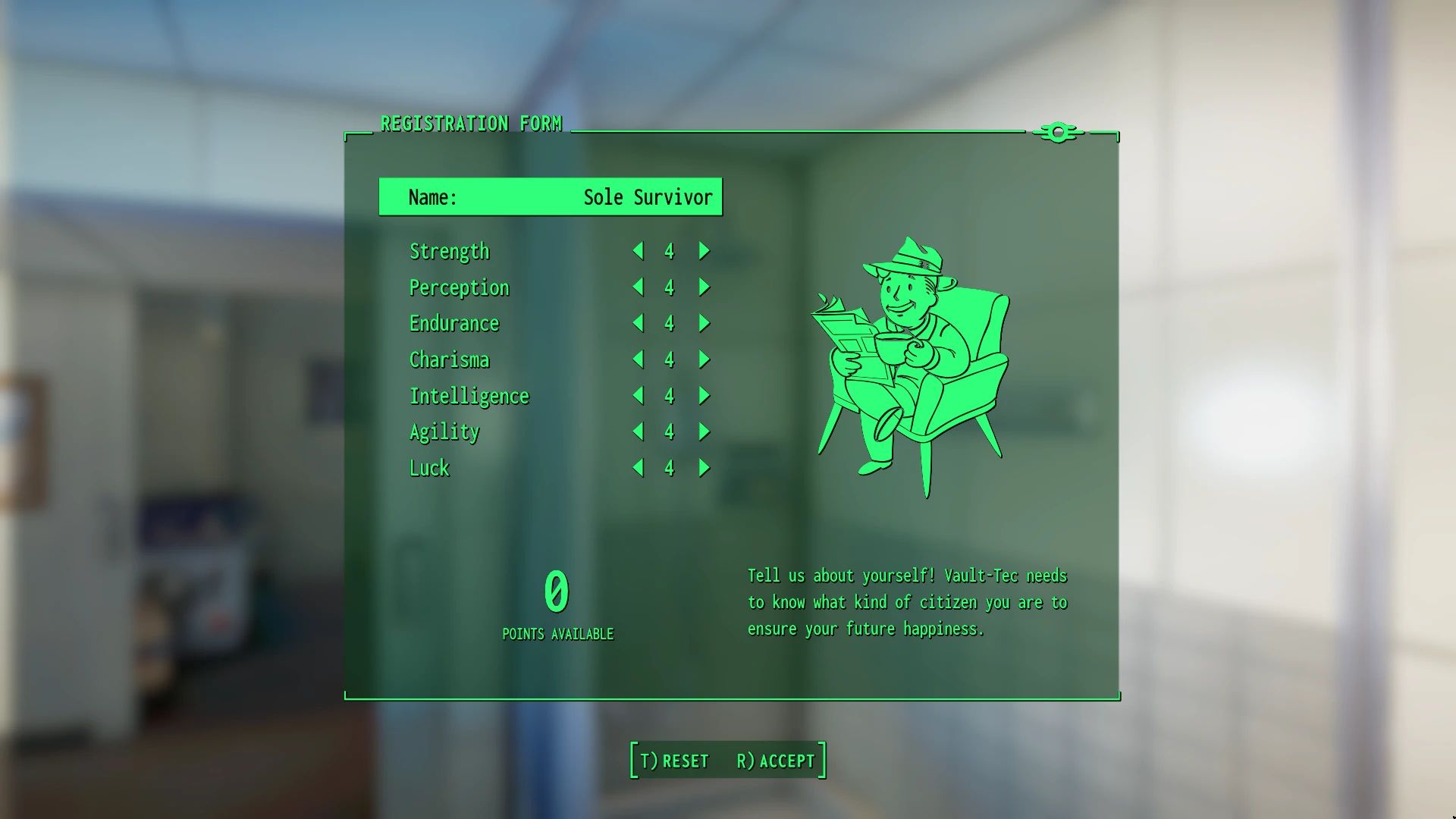
Task: Decrease Strength with the left arrow
Action: pyautogui.click(x=638, y=251)
